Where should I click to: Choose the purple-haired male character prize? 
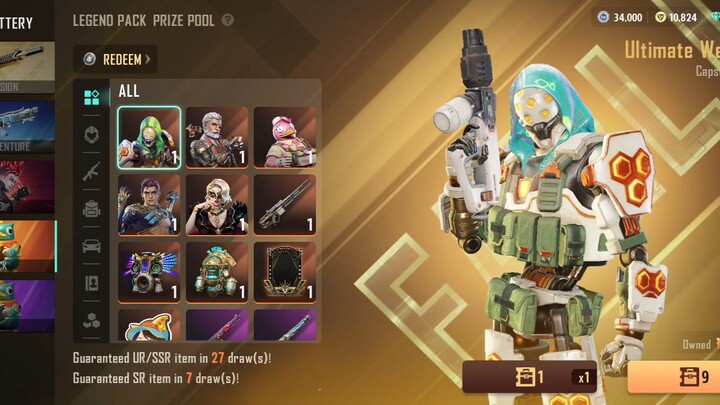coord(149,205)
